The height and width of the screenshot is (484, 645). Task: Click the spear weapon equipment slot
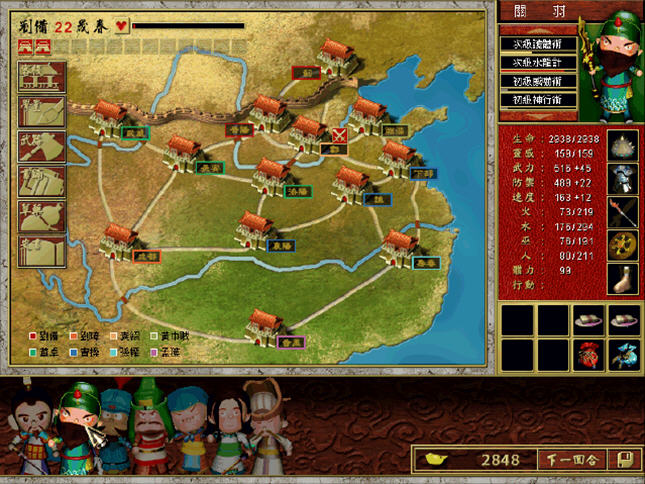(x=624, y=210)
